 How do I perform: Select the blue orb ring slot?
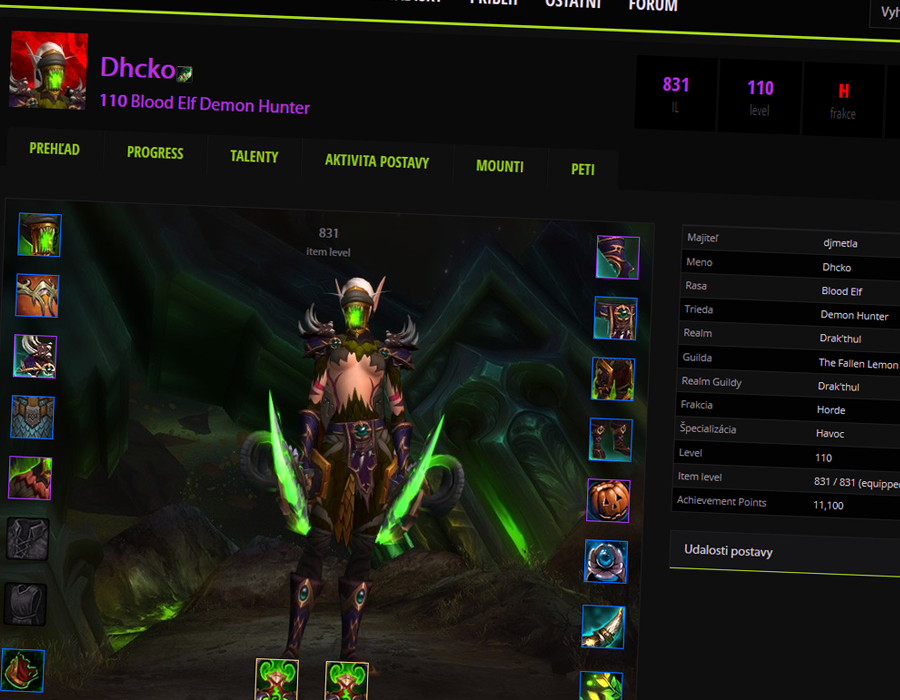tap(606, 562)
